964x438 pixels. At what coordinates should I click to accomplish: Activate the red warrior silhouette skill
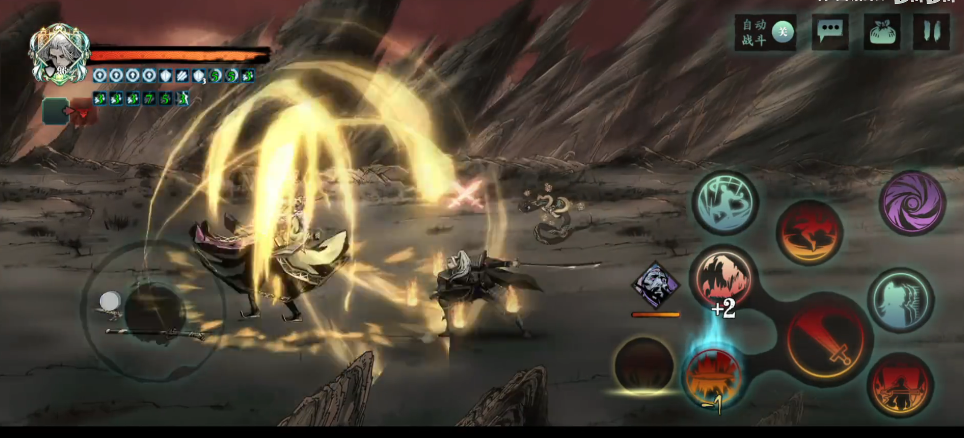900,385
